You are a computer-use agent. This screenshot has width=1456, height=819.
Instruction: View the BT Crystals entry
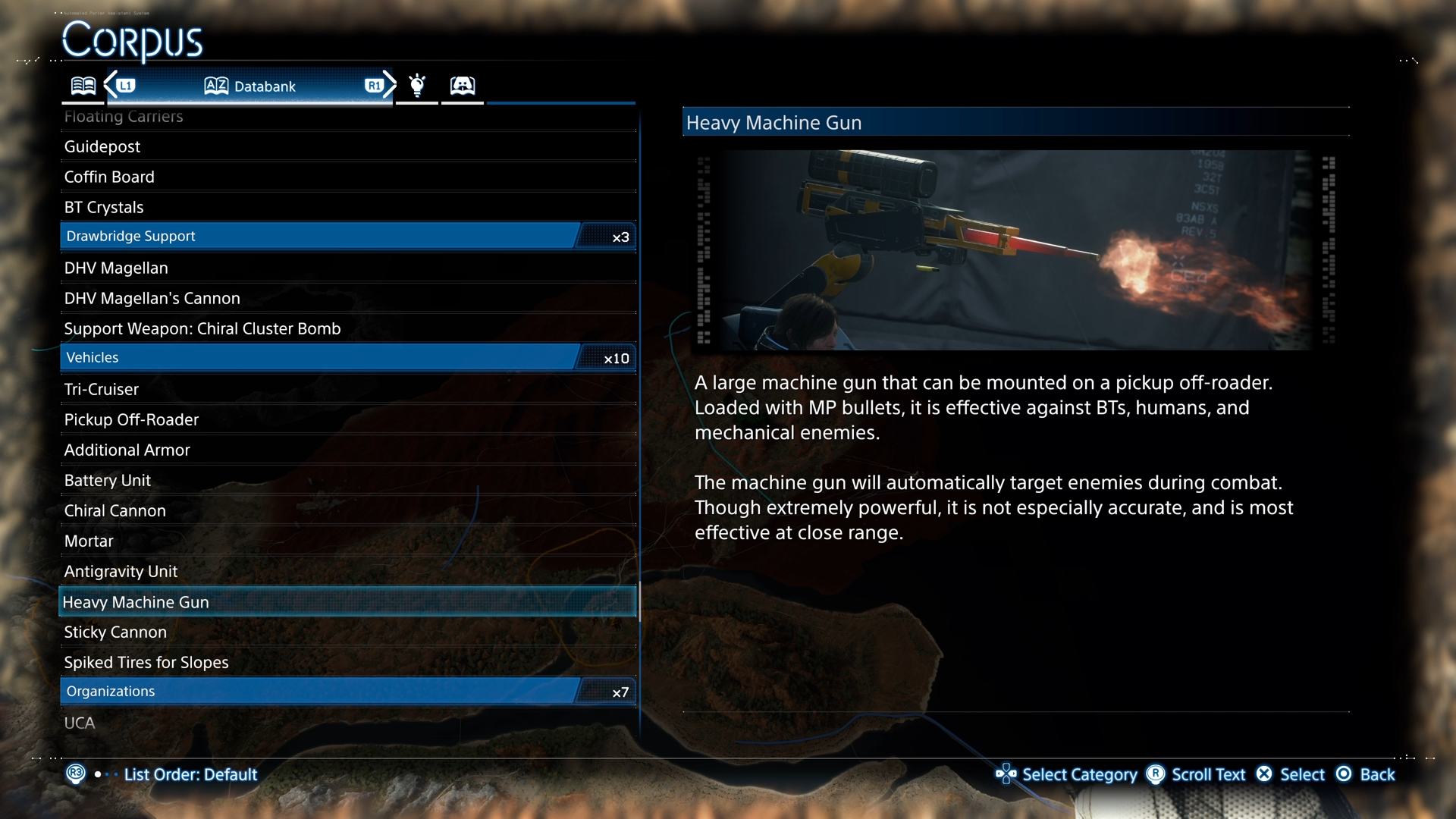(x=104, y=207)
